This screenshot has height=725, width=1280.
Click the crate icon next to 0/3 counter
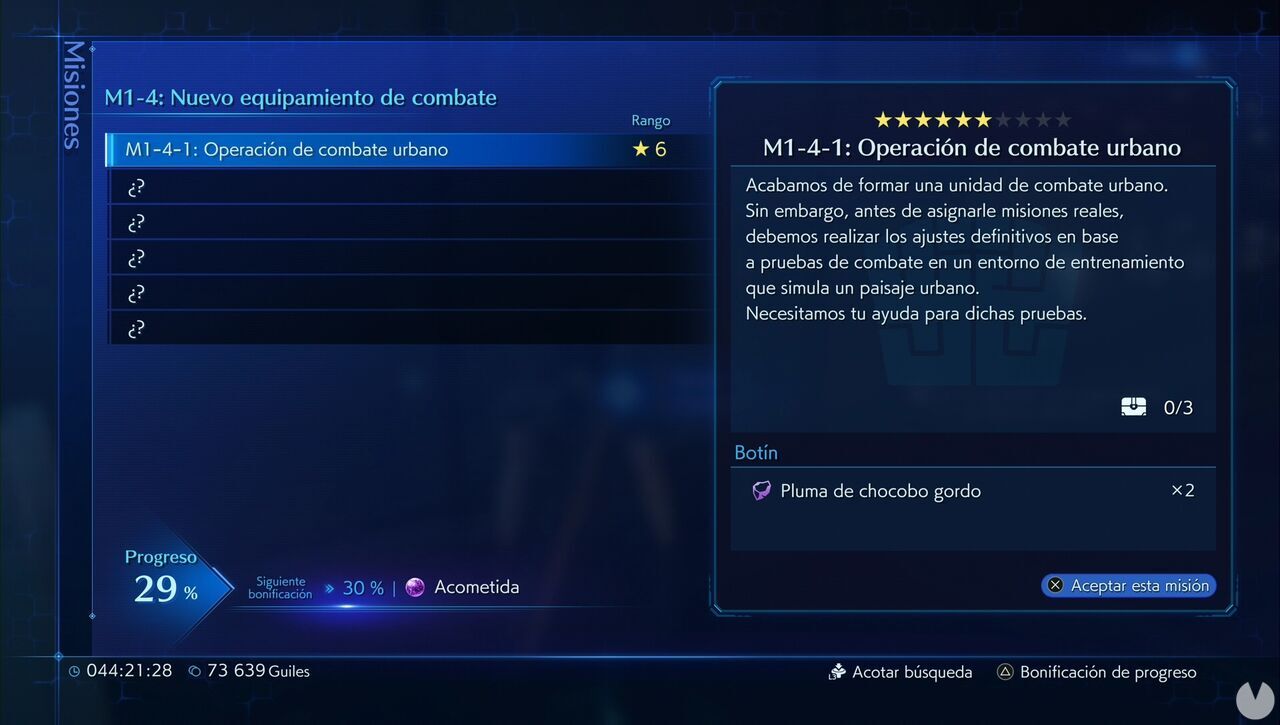click(x=1133, y=406)
